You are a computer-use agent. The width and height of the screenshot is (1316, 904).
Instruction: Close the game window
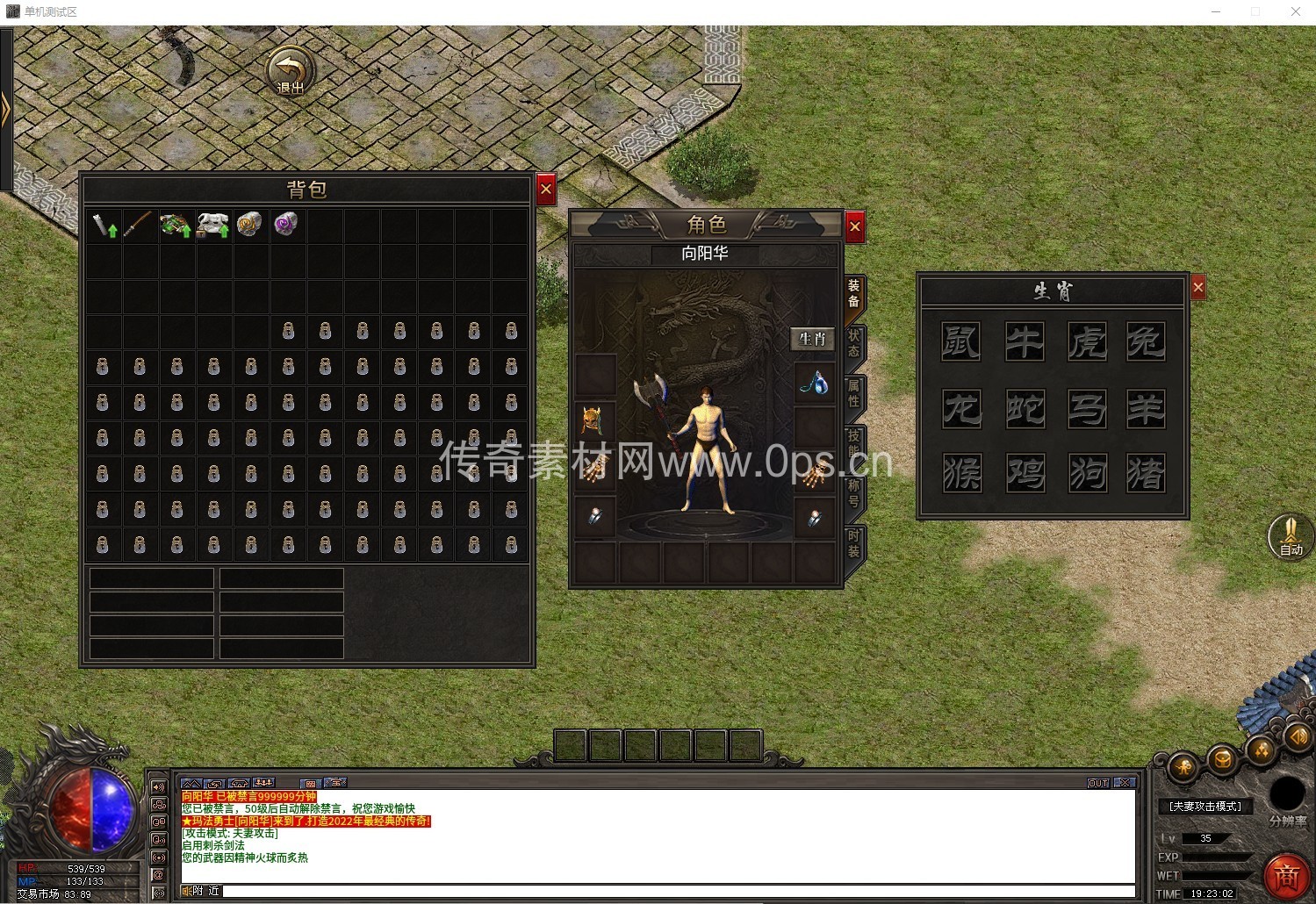coord(1295,11)
